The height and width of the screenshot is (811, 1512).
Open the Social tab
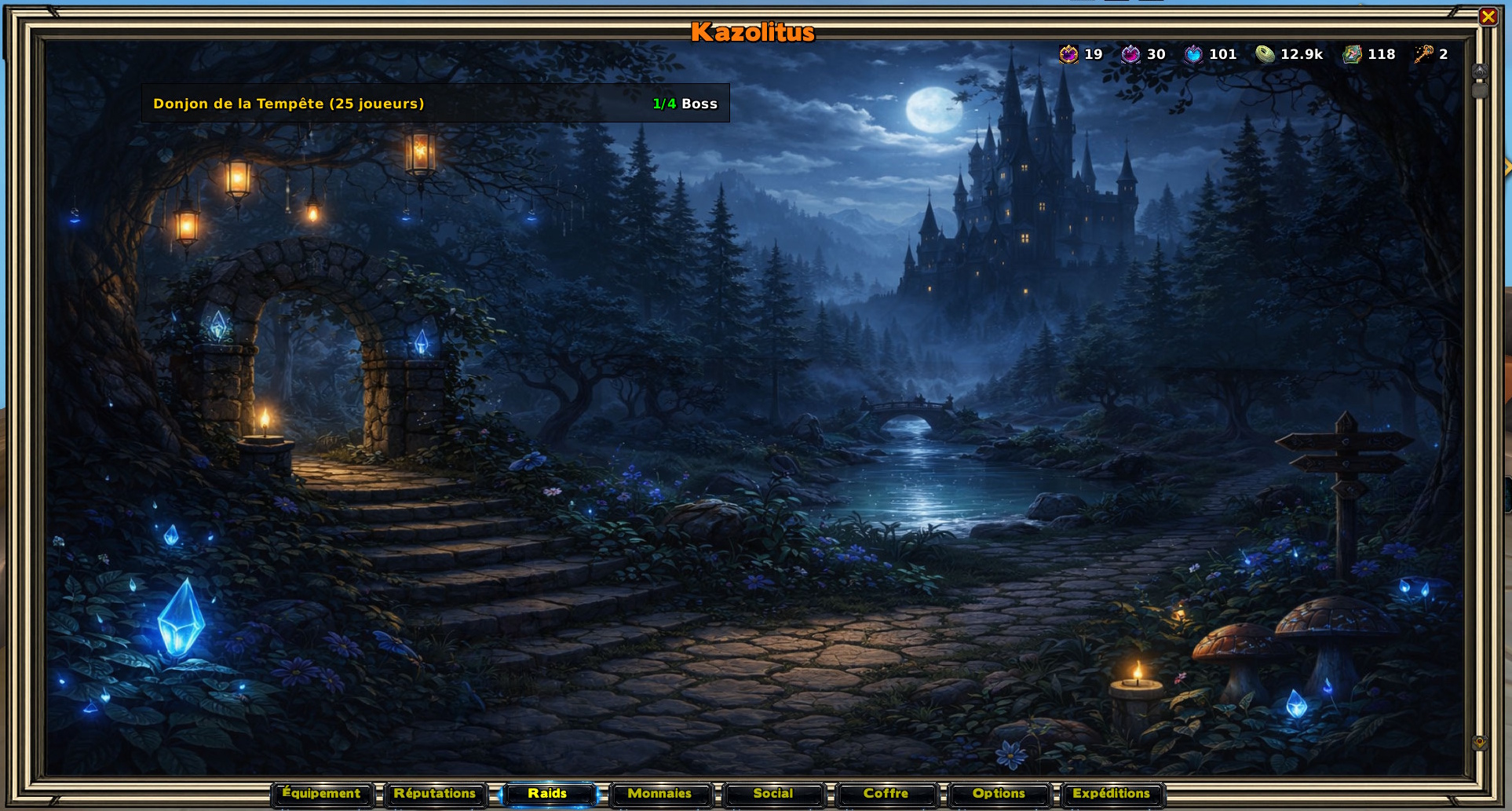click(773, 794)
